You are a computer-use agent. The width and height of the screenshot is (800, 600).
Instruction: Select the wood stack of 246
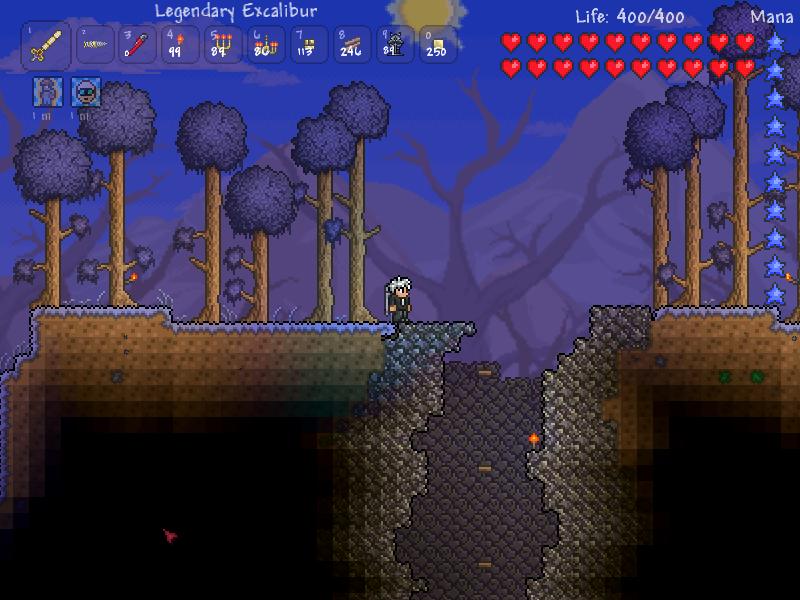click(x=351, y=45)
